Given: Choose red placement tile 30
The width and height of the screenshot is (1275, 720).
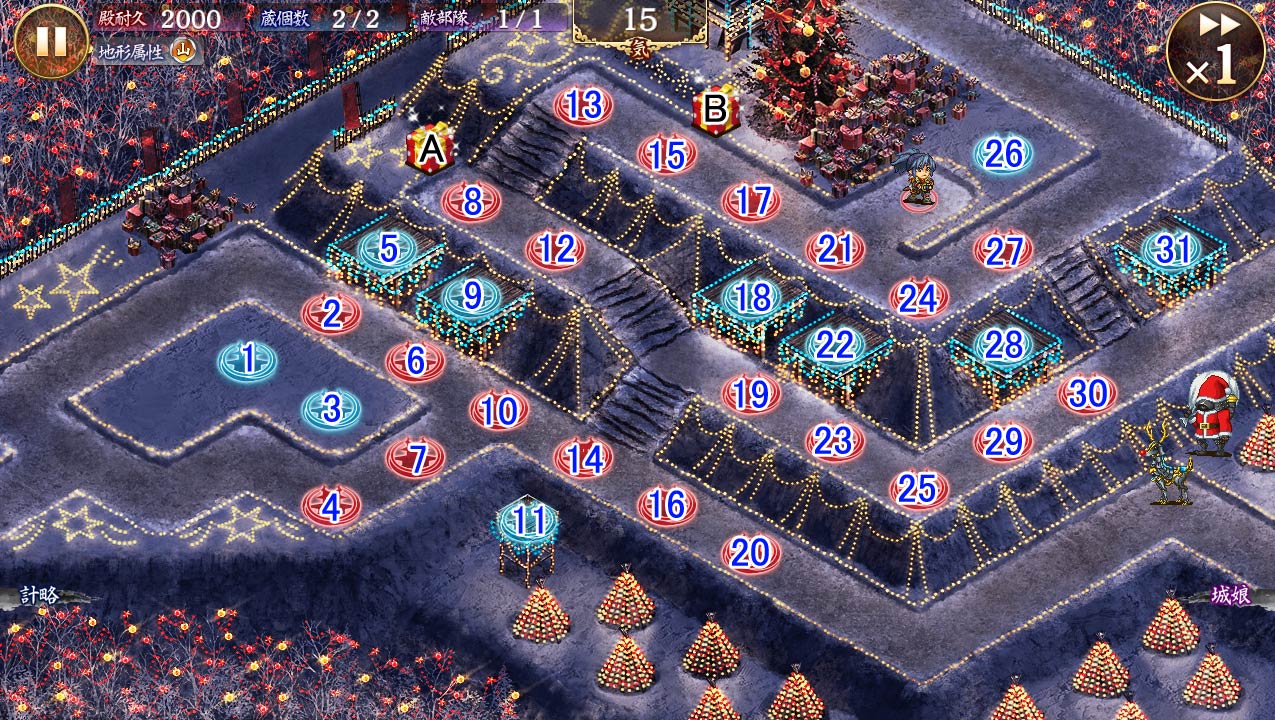Looking at the screenshot, I should click(1087, 394).
